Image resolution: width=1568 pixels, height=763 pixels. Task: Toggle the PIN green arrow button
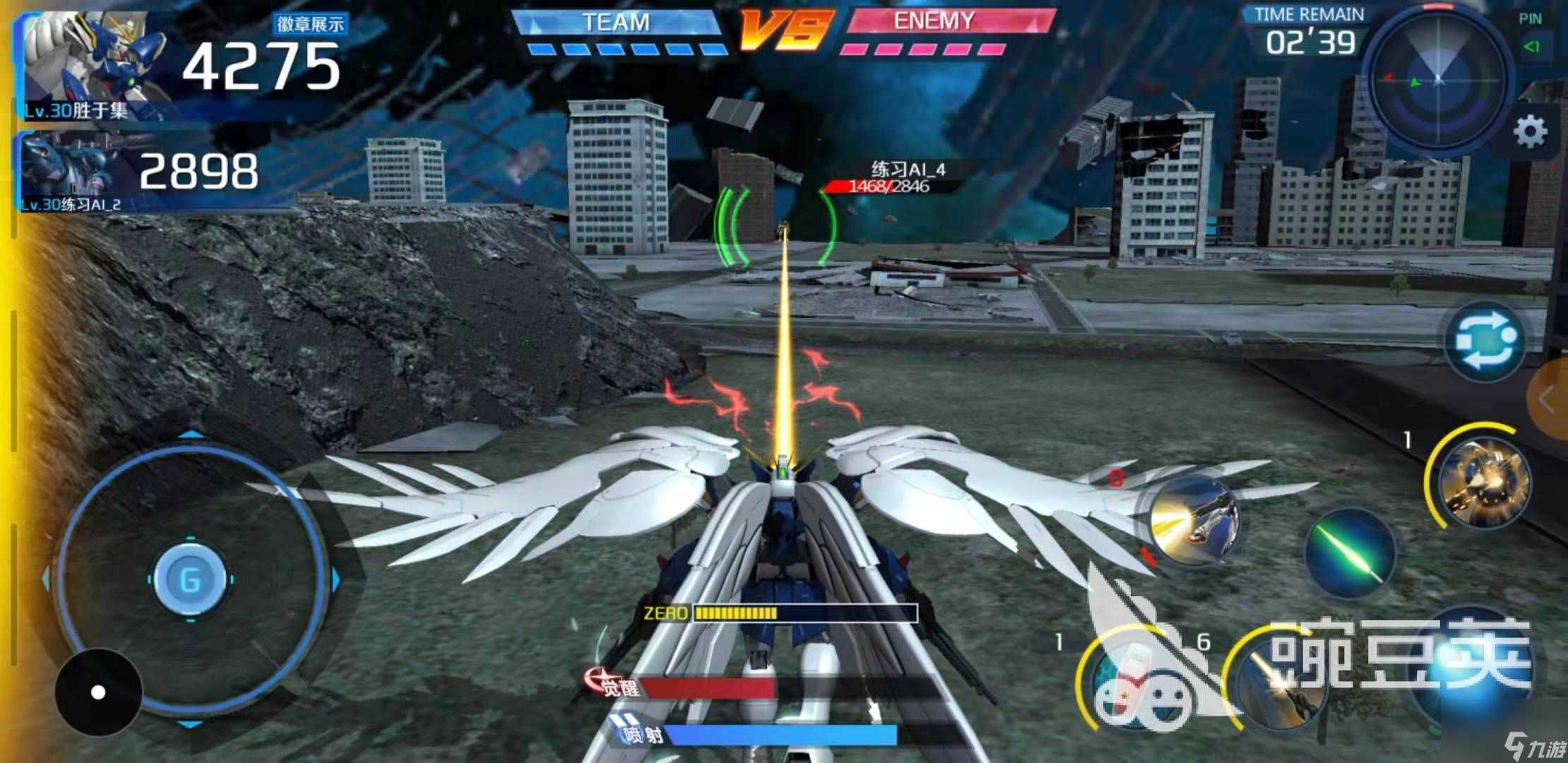point(1531,47)
